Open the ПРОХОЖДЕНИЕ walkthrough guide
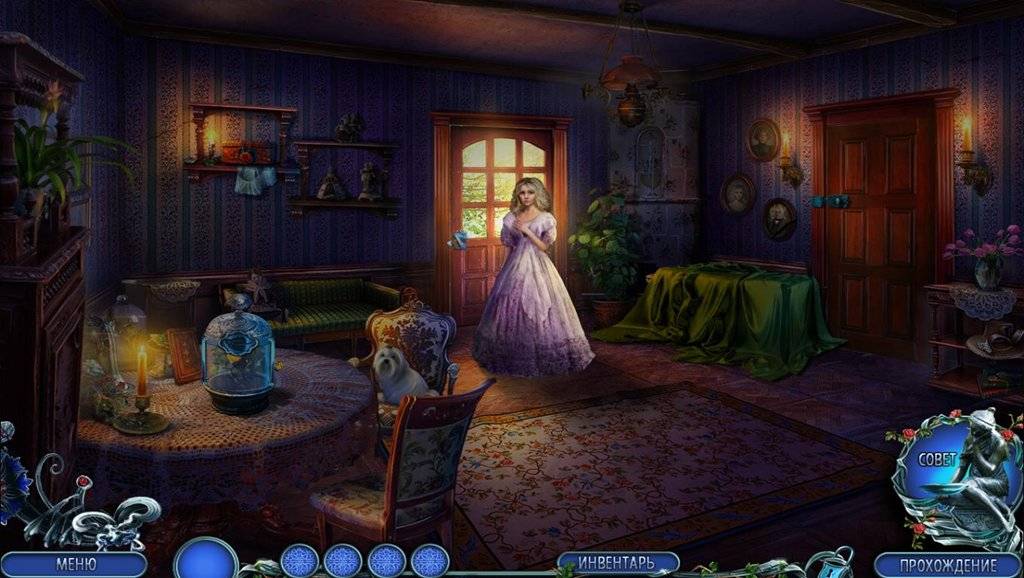The width and height of the screenshot is (1024, 578). pyautogui.click(x=946, y=565)
